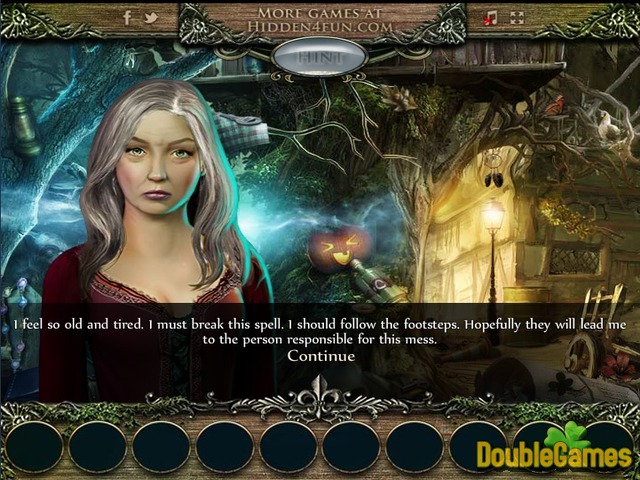Open the DoubleGames logo link

555,450
